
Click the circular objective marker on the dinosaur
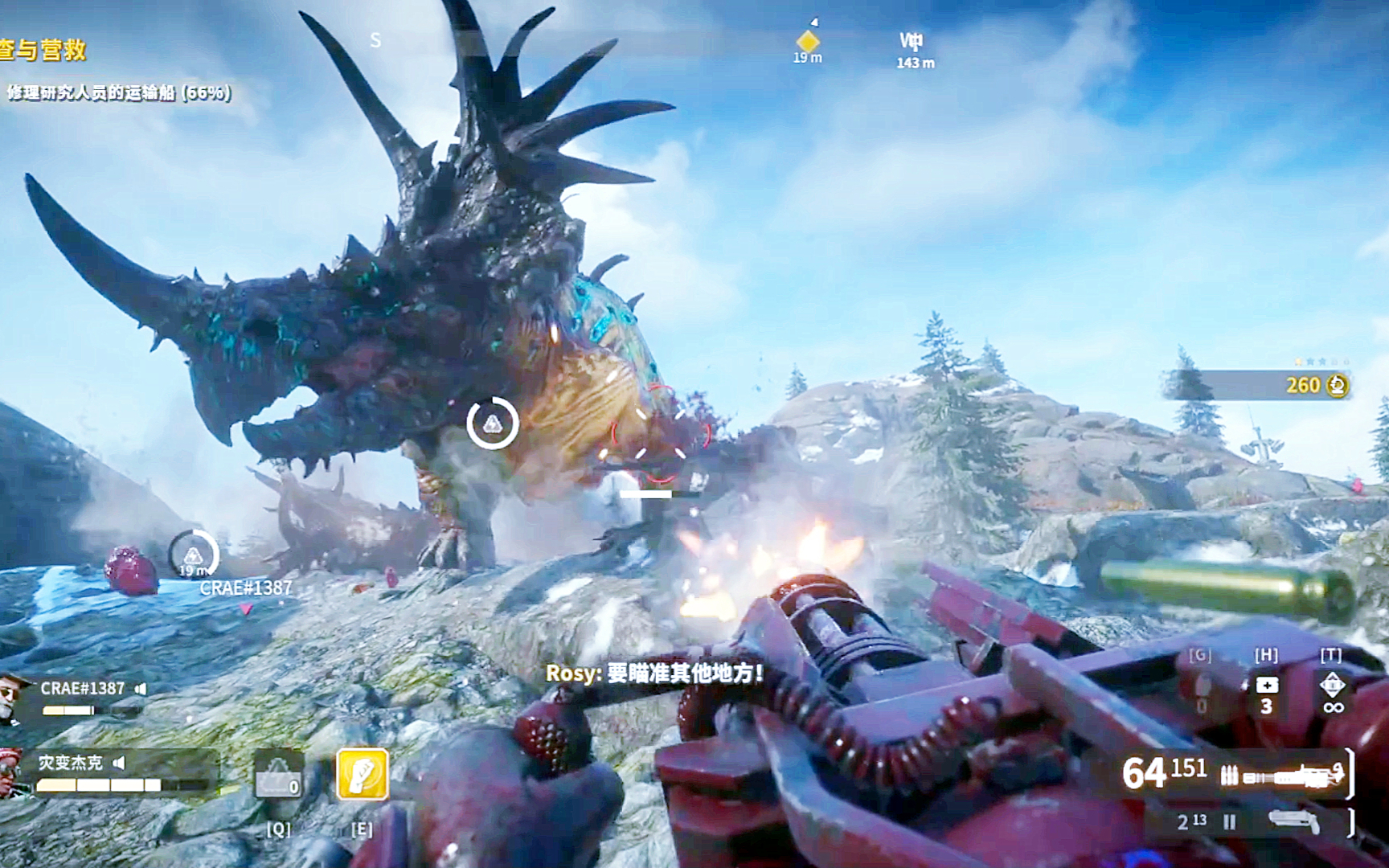tap(492, 422)
